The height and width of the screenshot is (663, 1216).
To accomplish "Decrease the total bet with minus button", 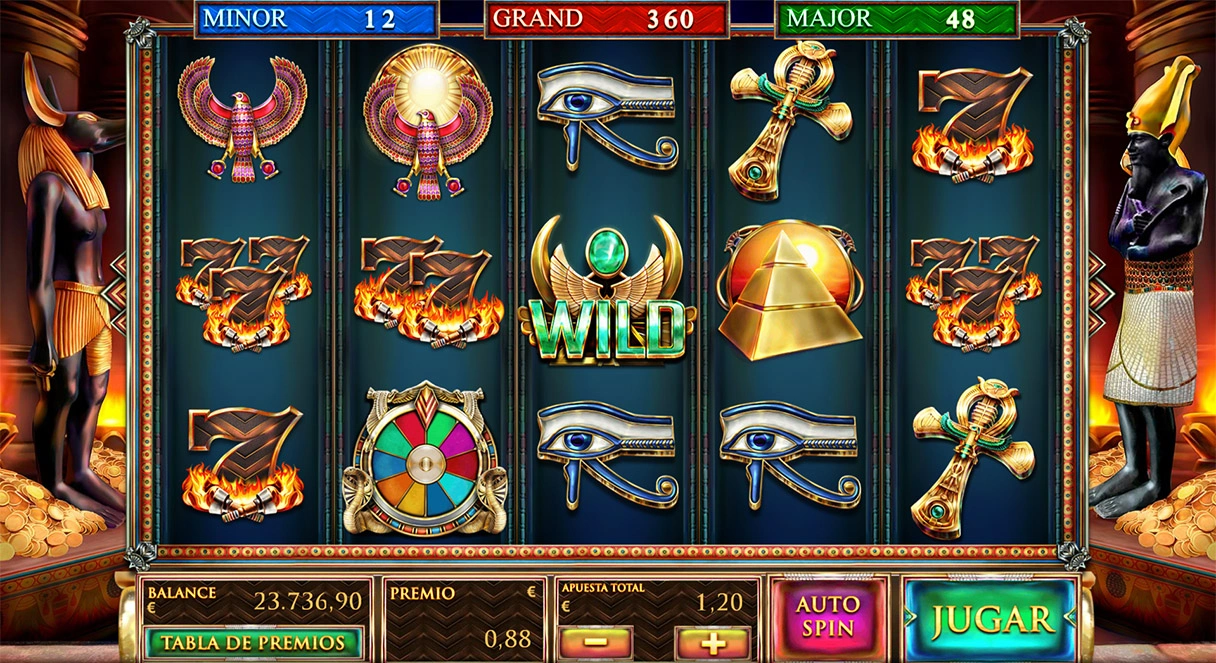I will pos(595,642).
